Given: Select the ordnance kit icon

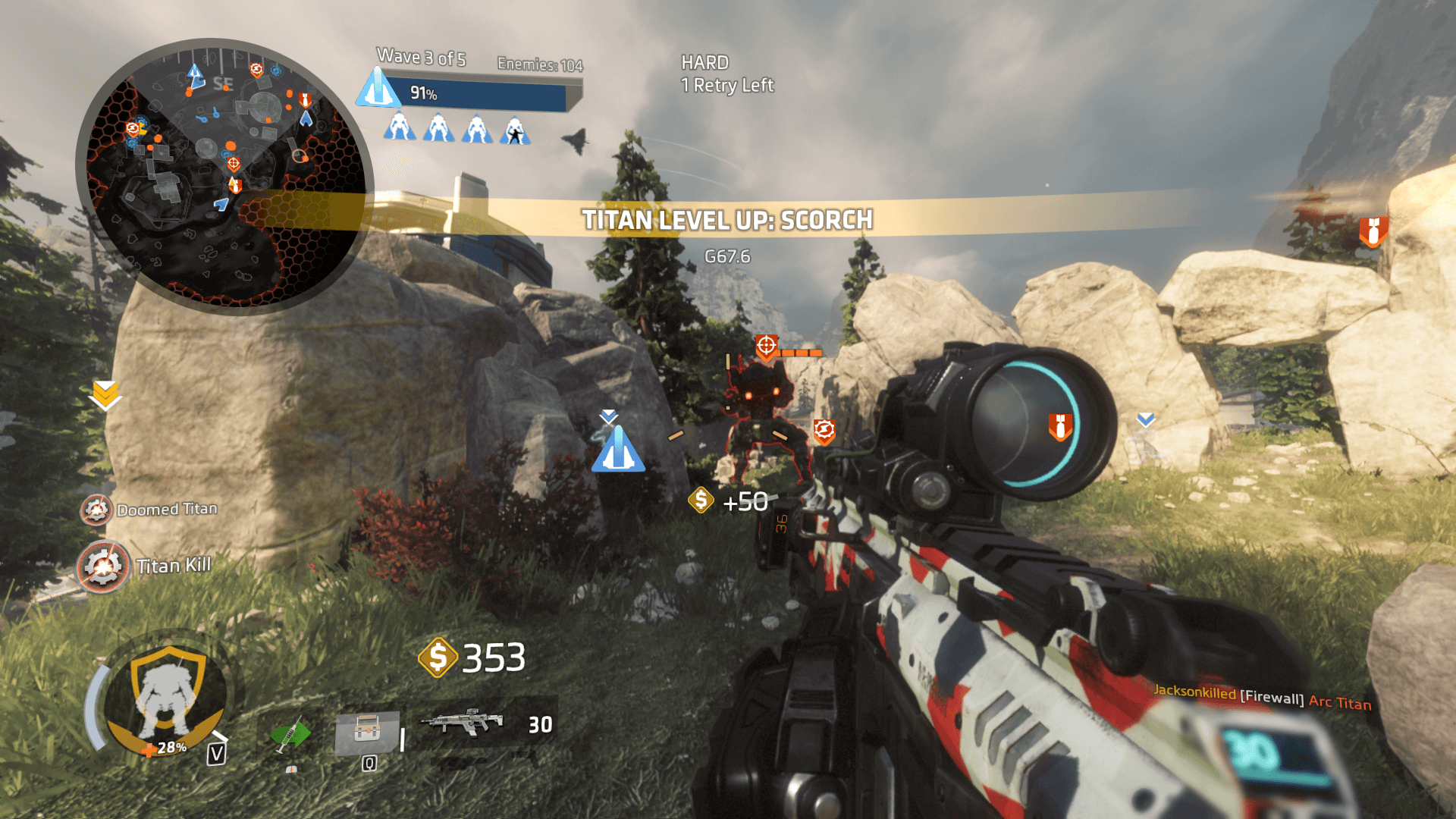Looking at the screenshot, I should point(367,732).
